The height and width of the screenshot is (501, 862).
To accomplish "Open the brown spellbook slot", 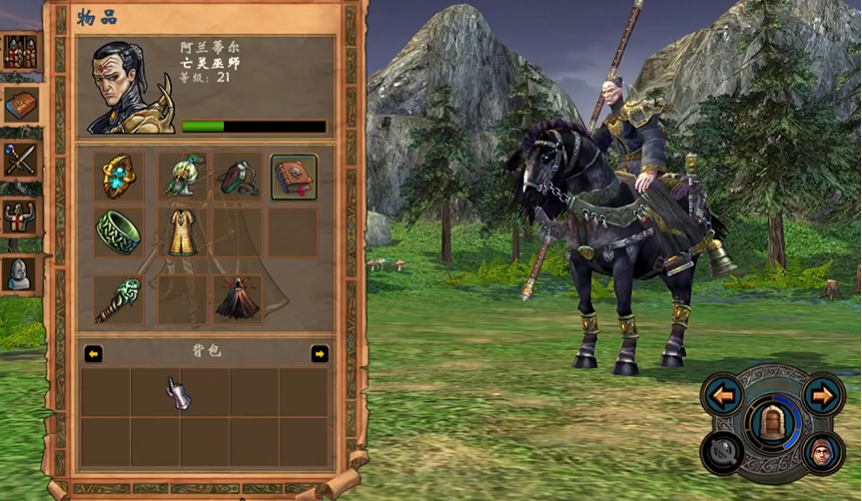I will point(294,177).
